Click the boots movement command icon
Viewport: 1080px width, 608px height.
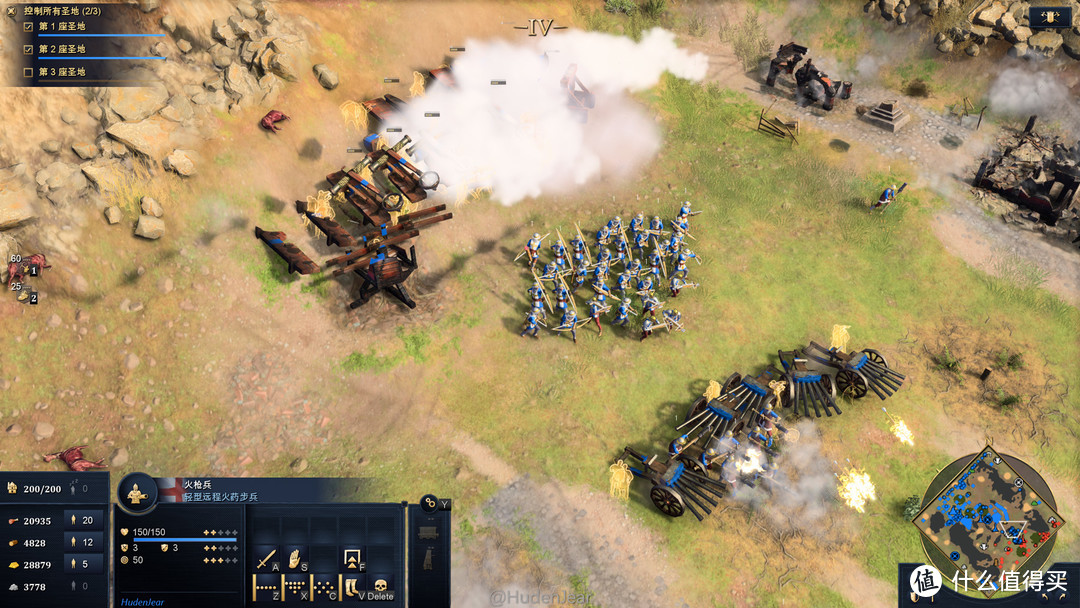coord(351,587)
